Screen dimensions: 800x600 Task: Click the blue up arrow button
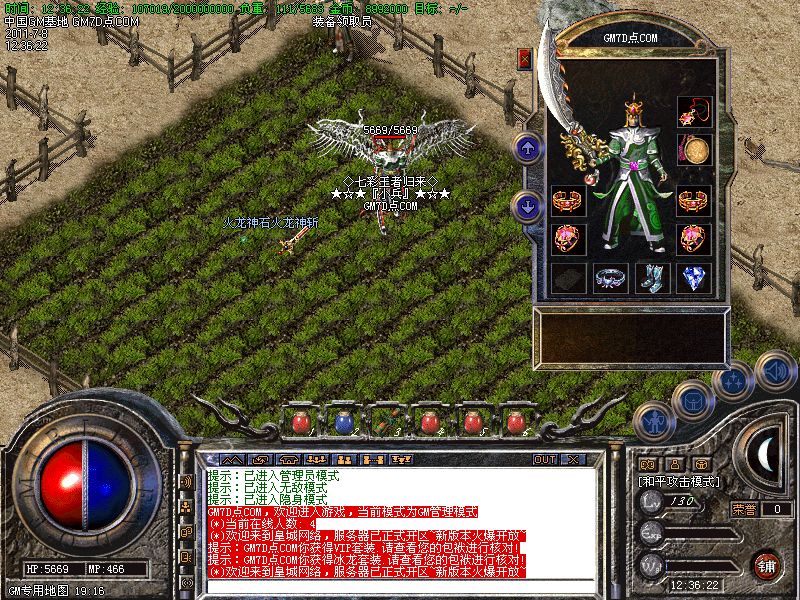pos(527,149)
